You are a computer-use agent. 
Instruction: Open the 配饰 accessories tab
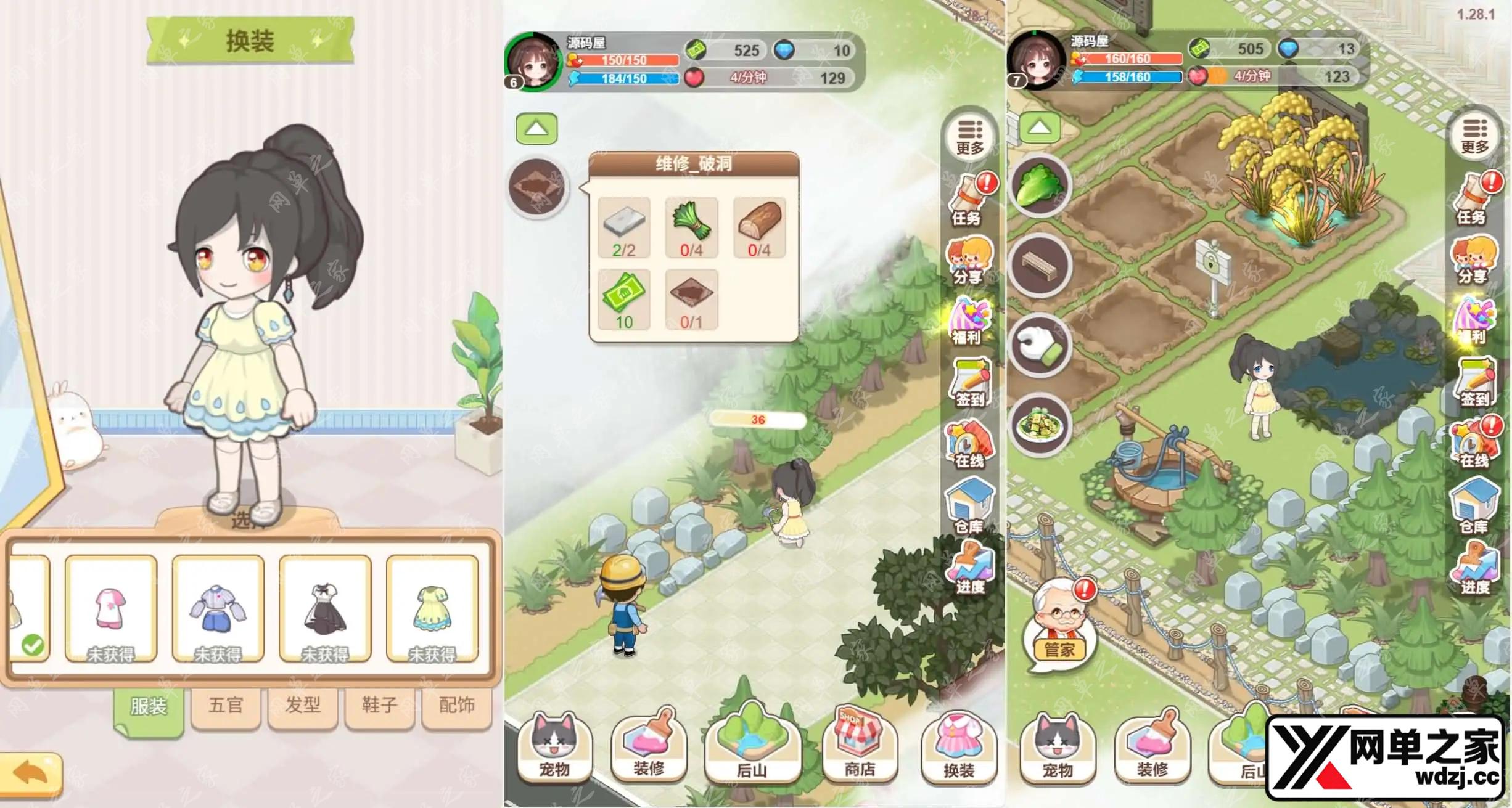click(x=456, y=705)
